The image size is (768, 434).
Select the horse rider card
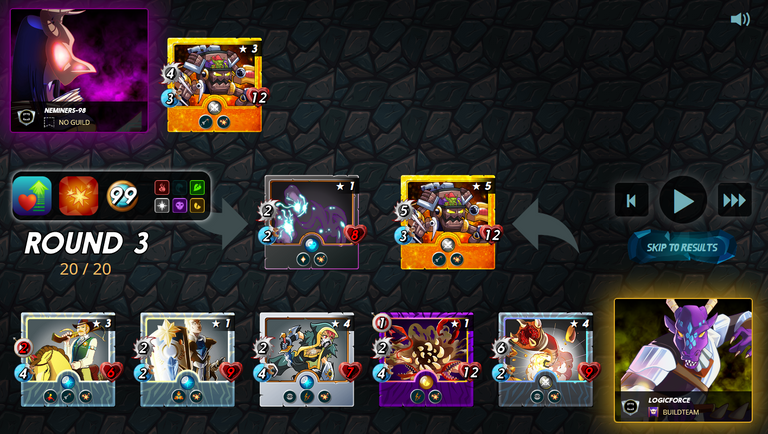(x=68, y=359)
